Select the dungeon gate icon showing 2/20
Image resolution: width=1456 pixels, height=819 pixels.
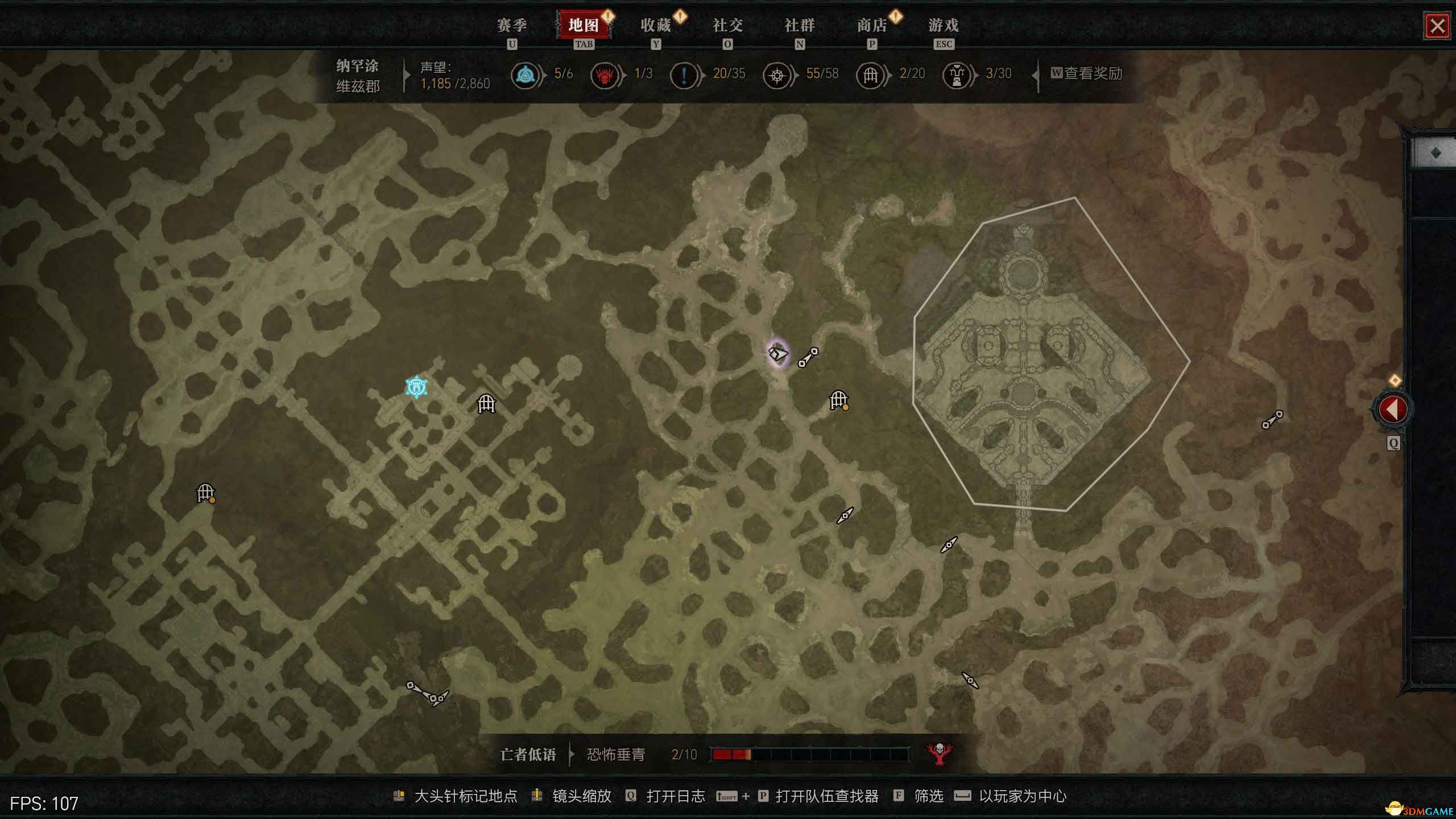[x=871, y=74]
